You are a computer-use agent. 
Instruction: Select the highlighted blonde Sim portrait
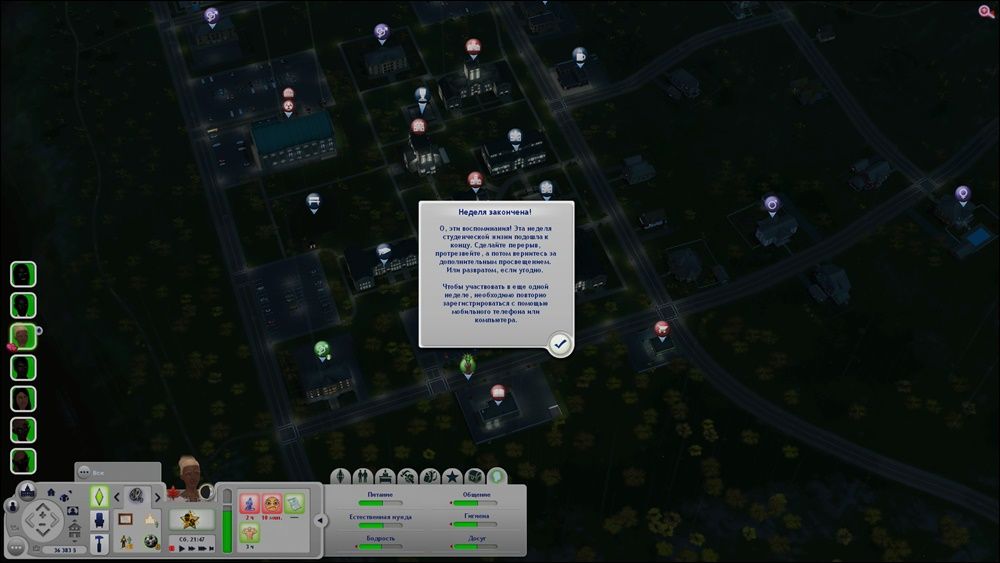coord(23,336)
